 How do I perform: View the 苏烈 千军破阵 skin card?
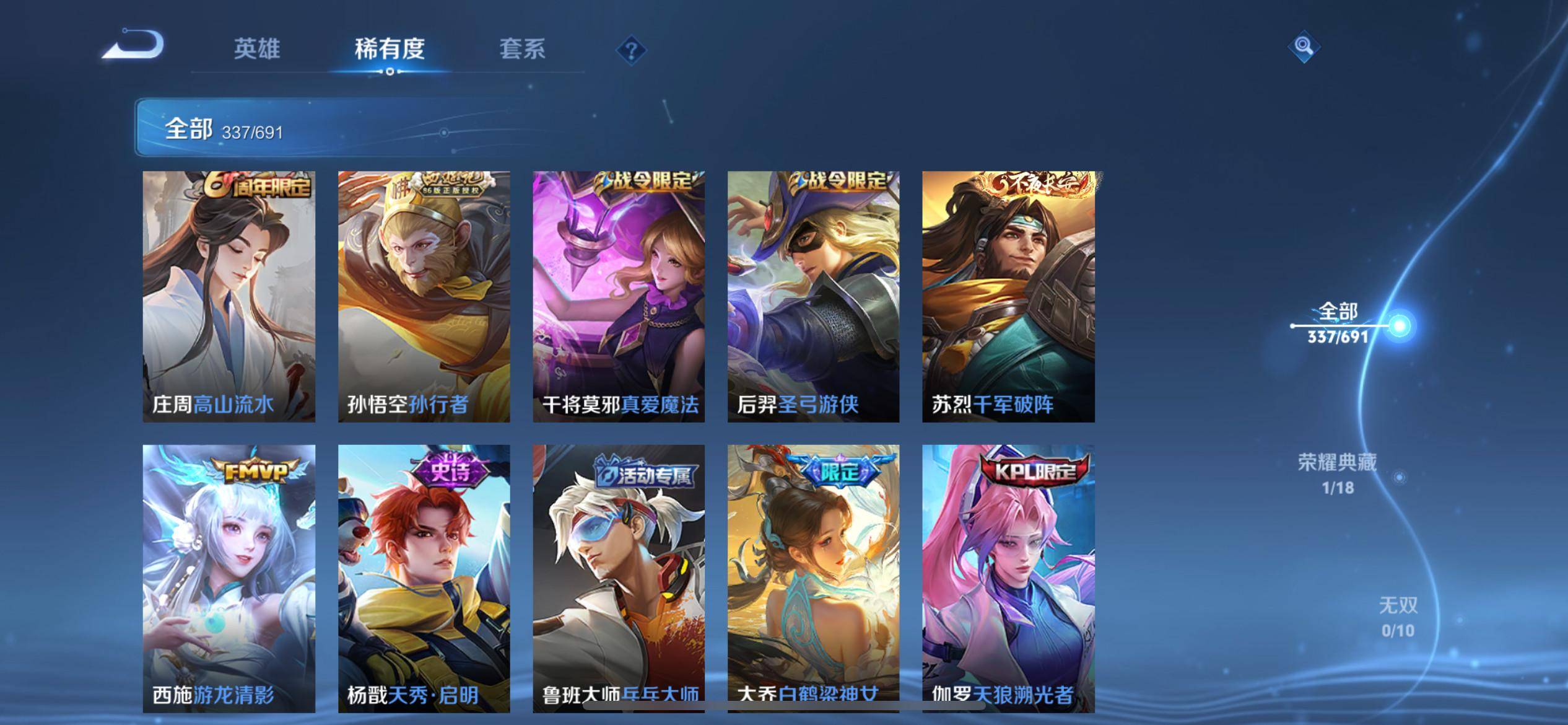click(1008, 296)
